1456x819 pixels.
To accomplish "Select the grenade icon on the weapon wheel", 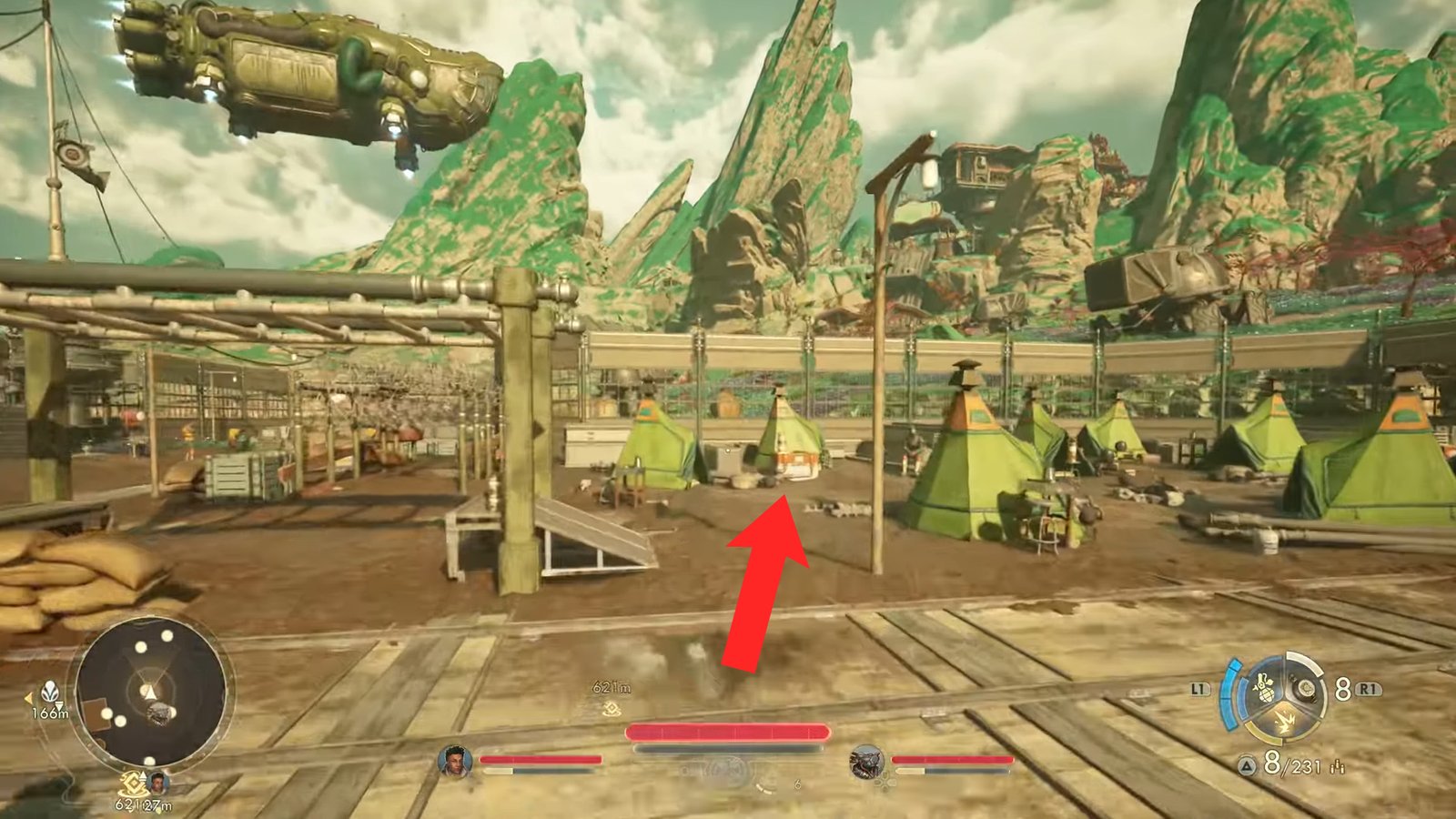I will 1264,689.
